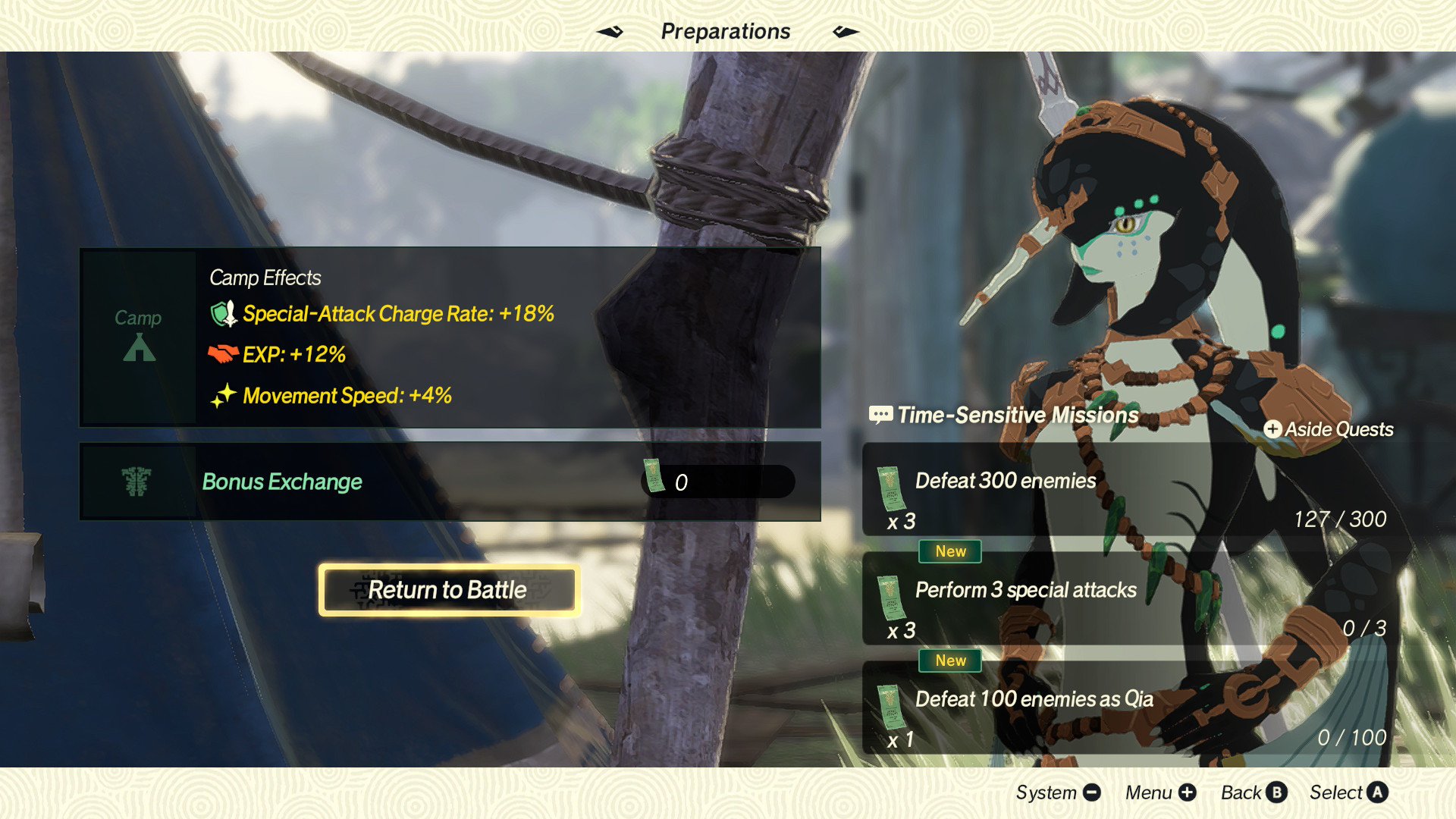
Task: Go to the previous Preparations page arrow
Action: click(610, 32)
